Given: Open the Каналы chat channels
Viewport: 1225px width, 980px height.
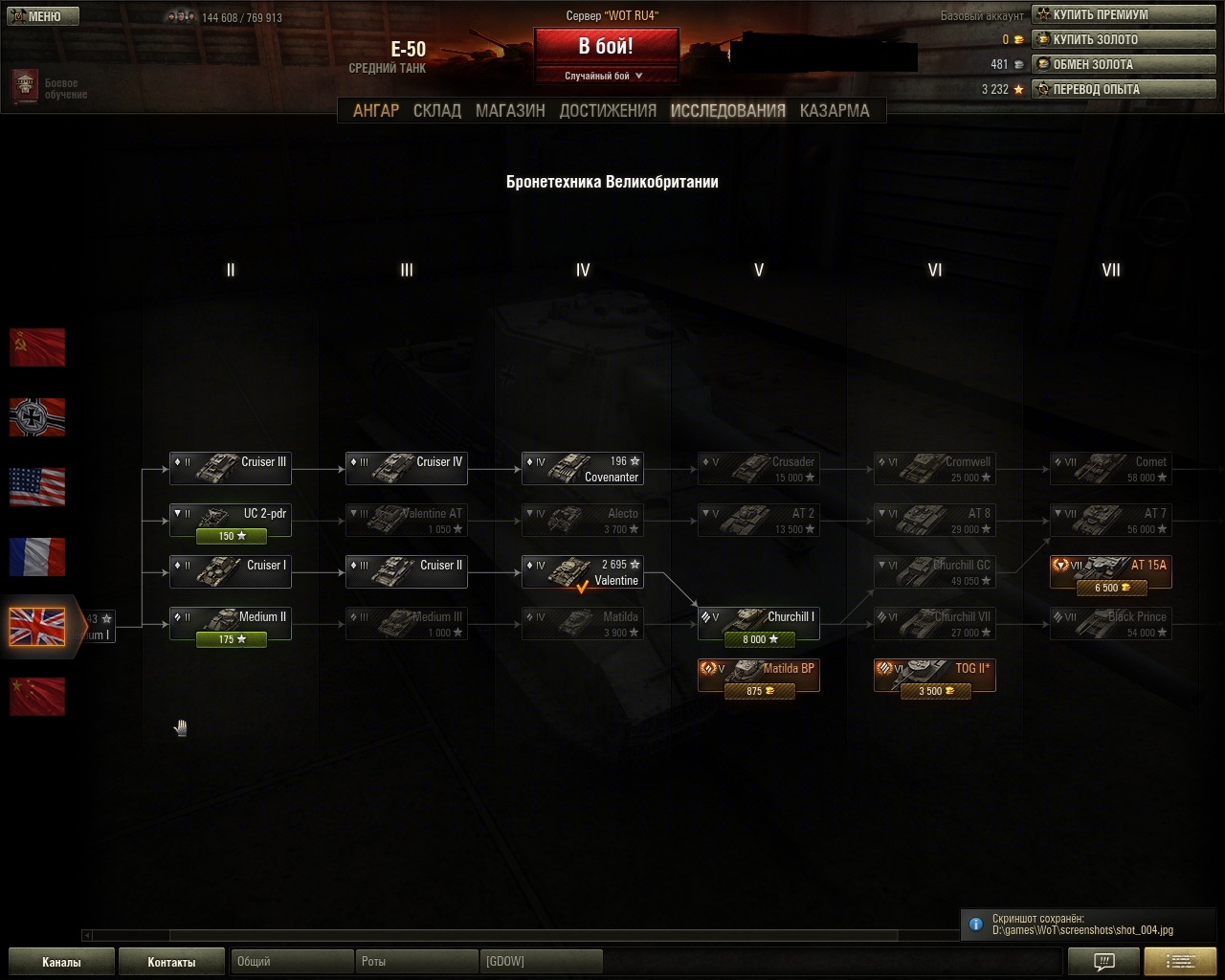Looking at the screenshot, I should pyautogui.click(x=61, y=962).
